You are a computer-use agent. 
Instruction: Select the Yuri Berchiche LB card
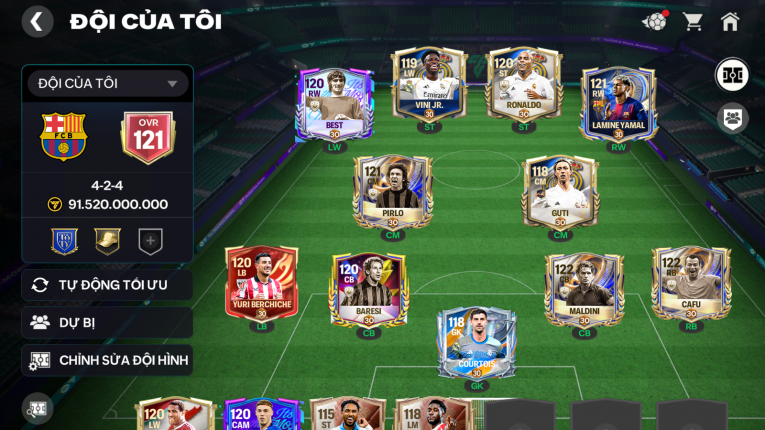pyautogui.click(x=261, y=284)
